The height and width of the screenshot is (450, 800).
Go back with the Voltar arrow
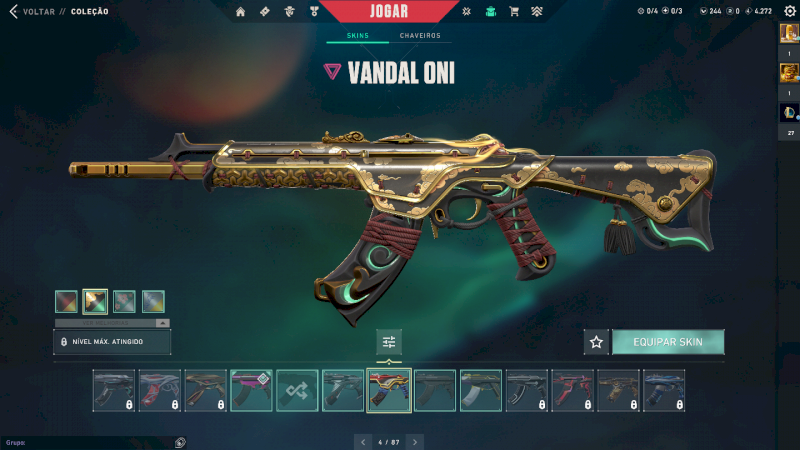click(13, 12)
